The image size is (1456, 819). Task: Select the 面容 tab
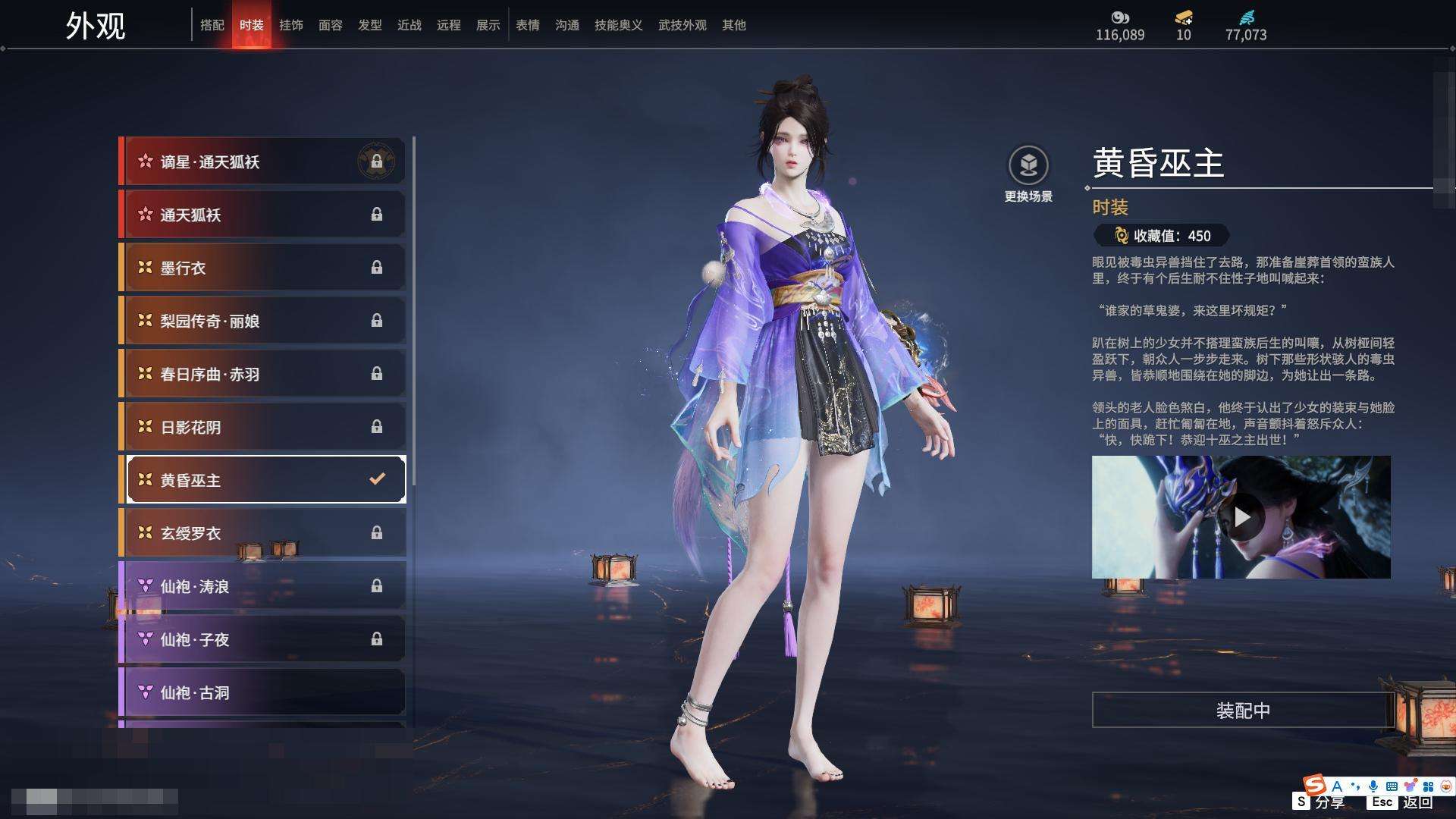(x=330, y=25)
